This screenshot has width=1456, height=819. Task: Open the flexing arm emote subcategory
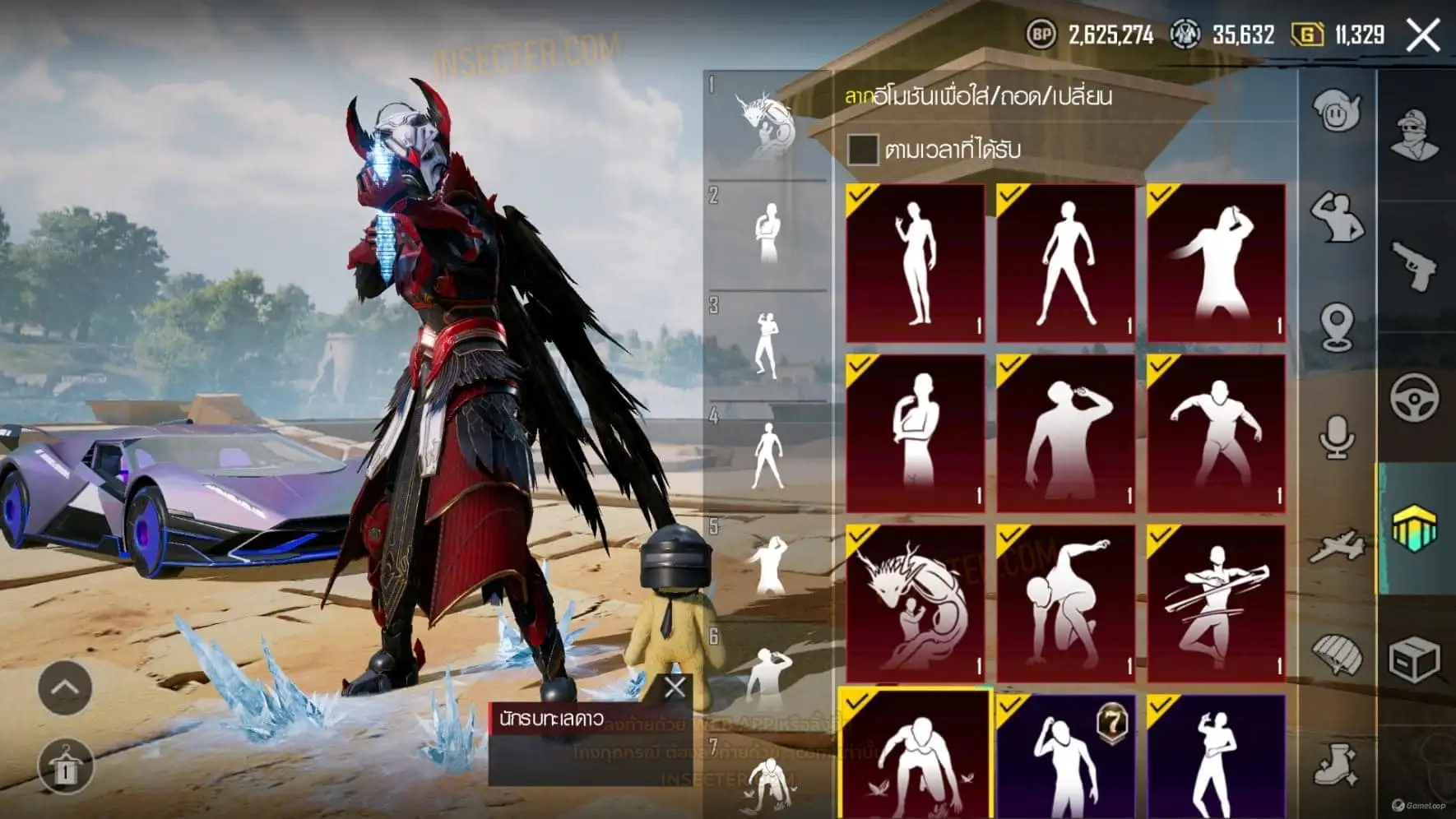[x=1337, y=216]
